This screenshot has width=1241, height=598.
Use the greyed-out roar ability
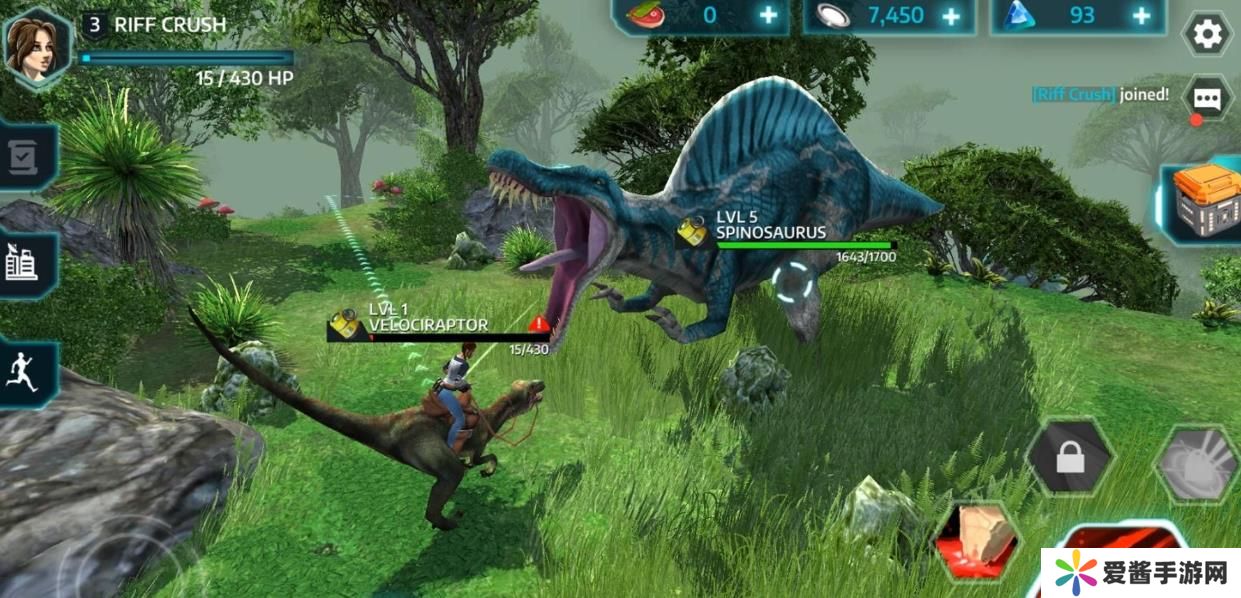pos(1198,463)
